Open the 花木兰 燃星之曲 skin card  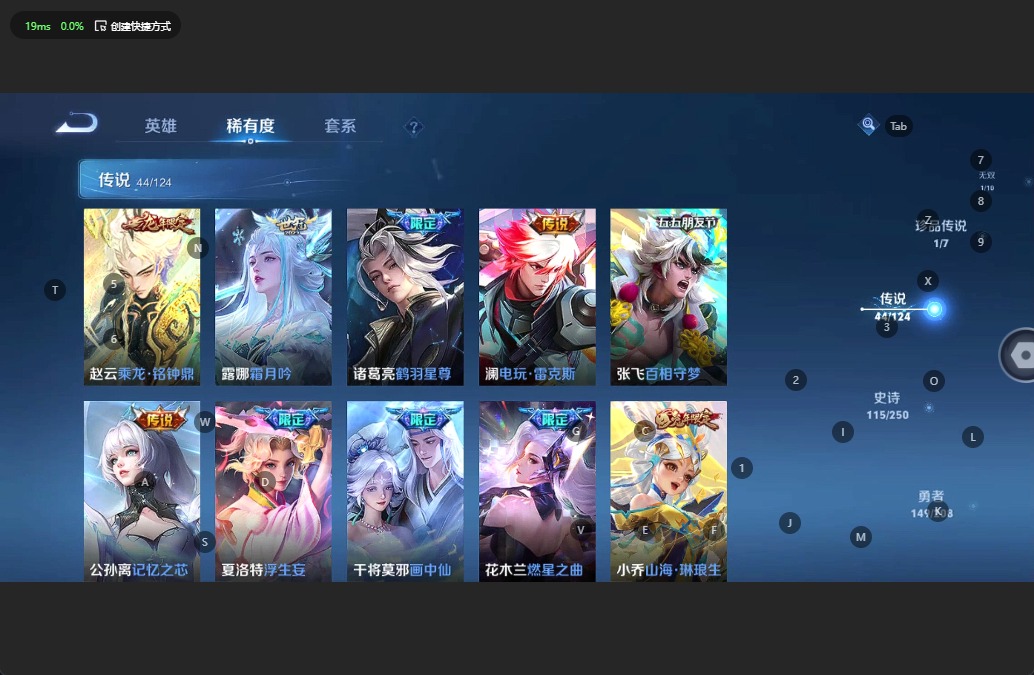tap(537, 490)
